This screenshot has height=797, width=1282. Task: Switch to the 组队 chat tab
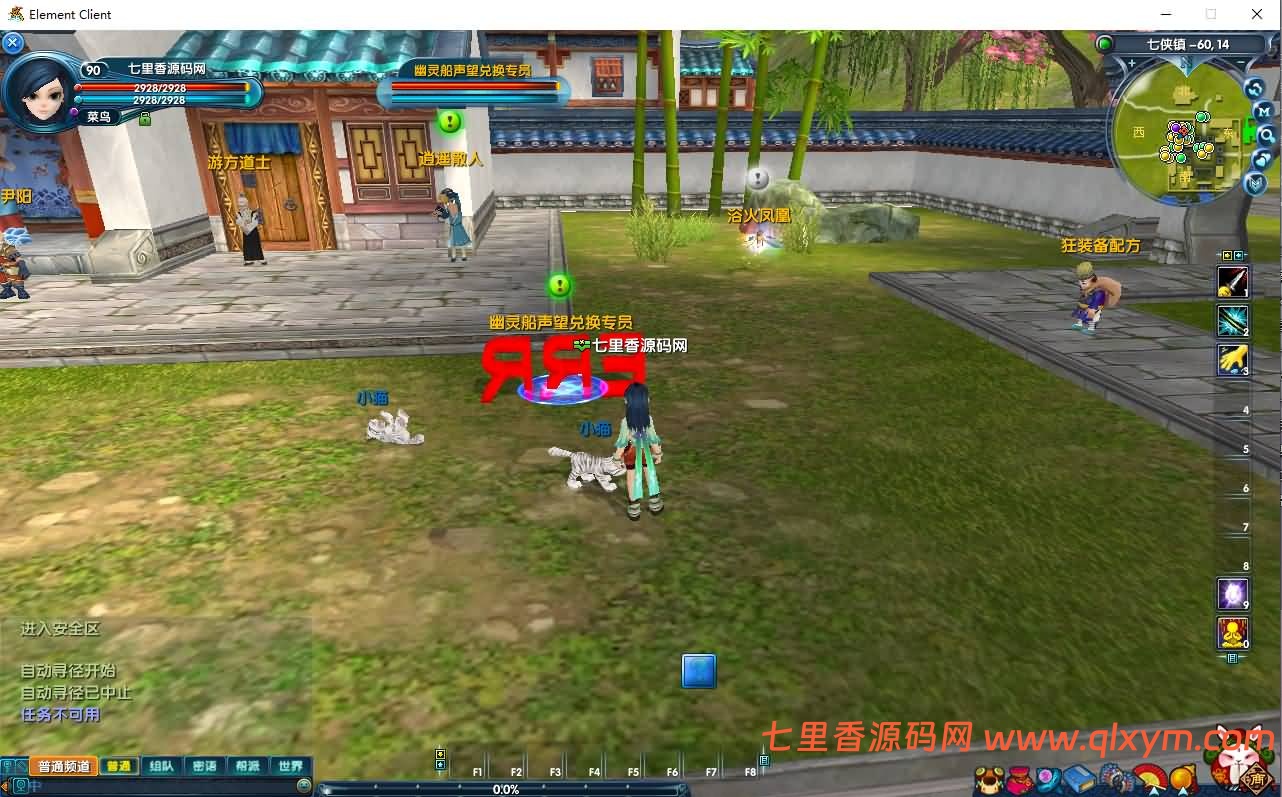pos(160,766)
